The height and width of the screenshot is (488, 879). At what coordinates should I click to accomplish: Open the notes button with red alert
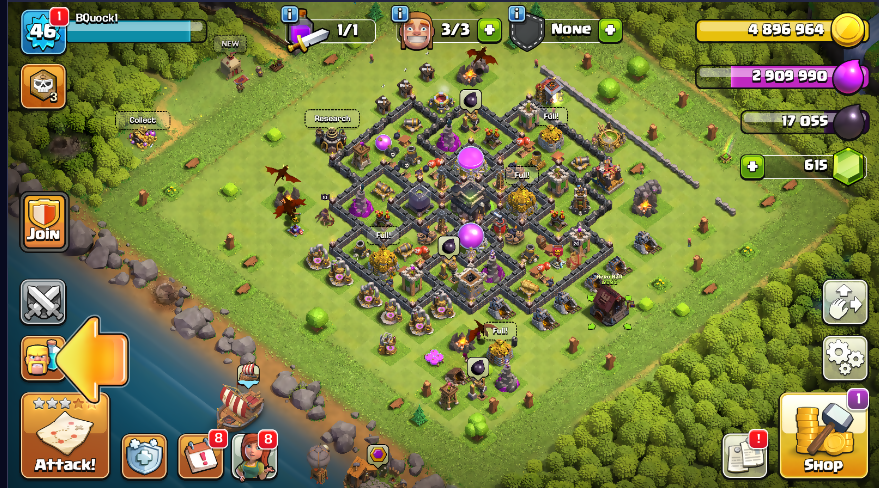click(744, 455)
